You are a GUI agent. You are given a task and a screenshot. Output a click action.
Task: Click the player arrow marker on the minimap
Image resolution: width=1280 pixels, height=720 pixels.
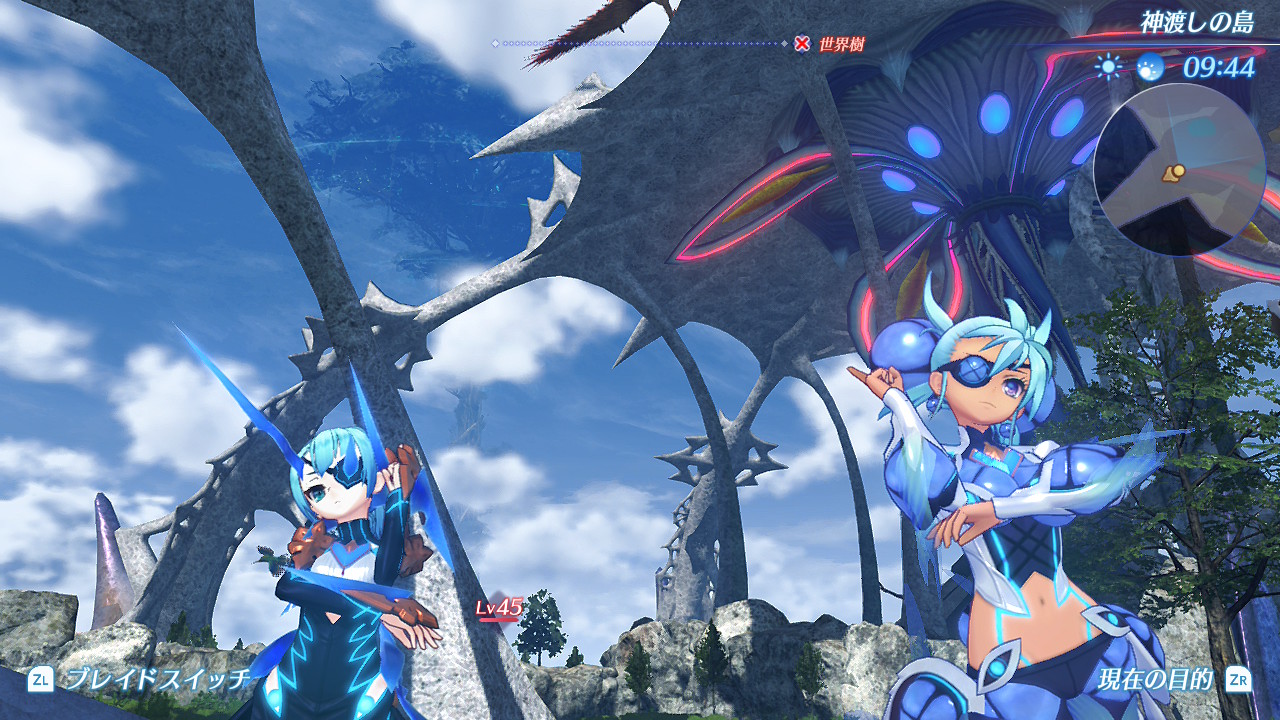click(1173, 174)
